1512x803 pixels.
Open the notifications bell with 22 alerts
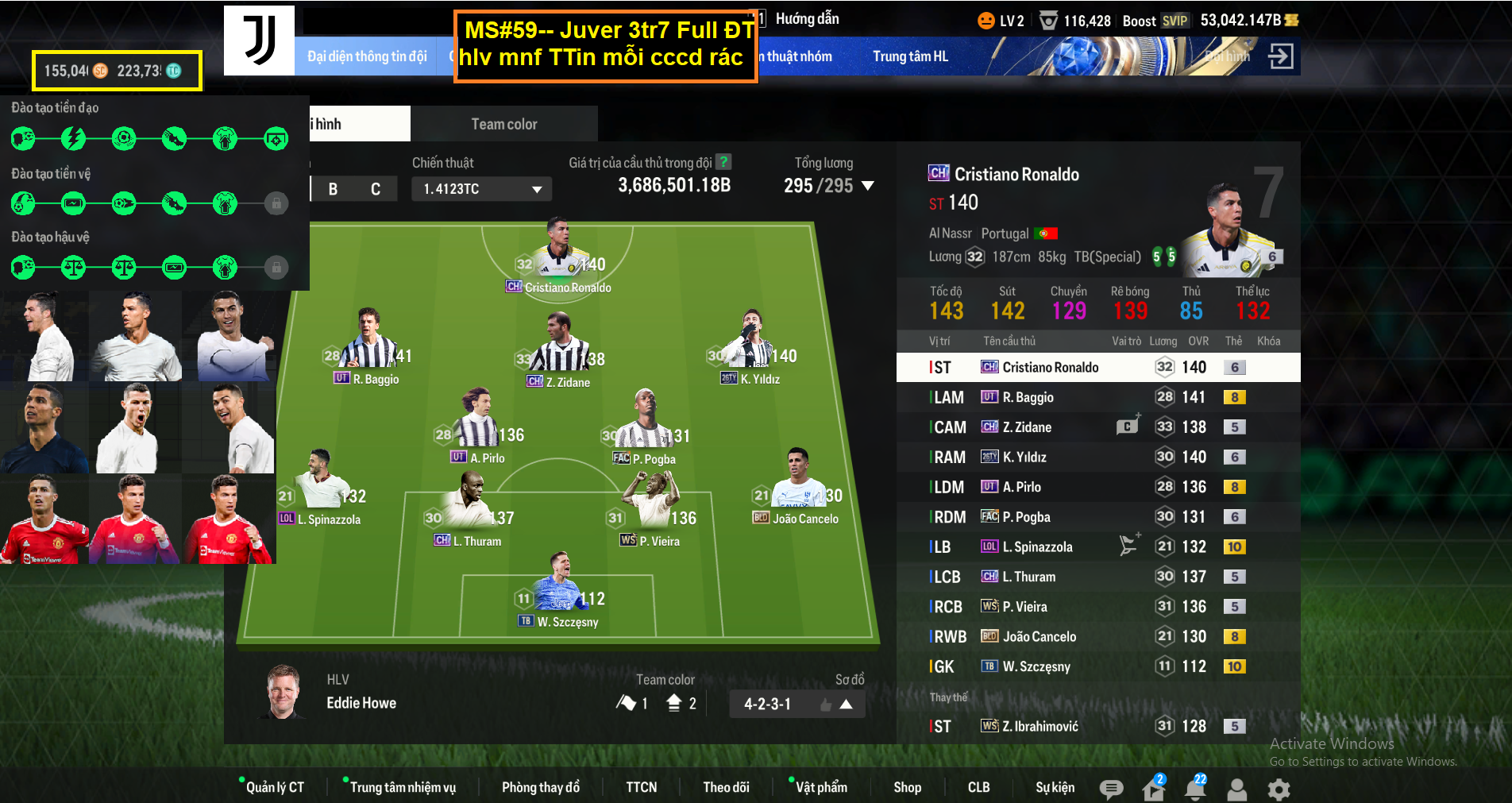(1195, 789)
